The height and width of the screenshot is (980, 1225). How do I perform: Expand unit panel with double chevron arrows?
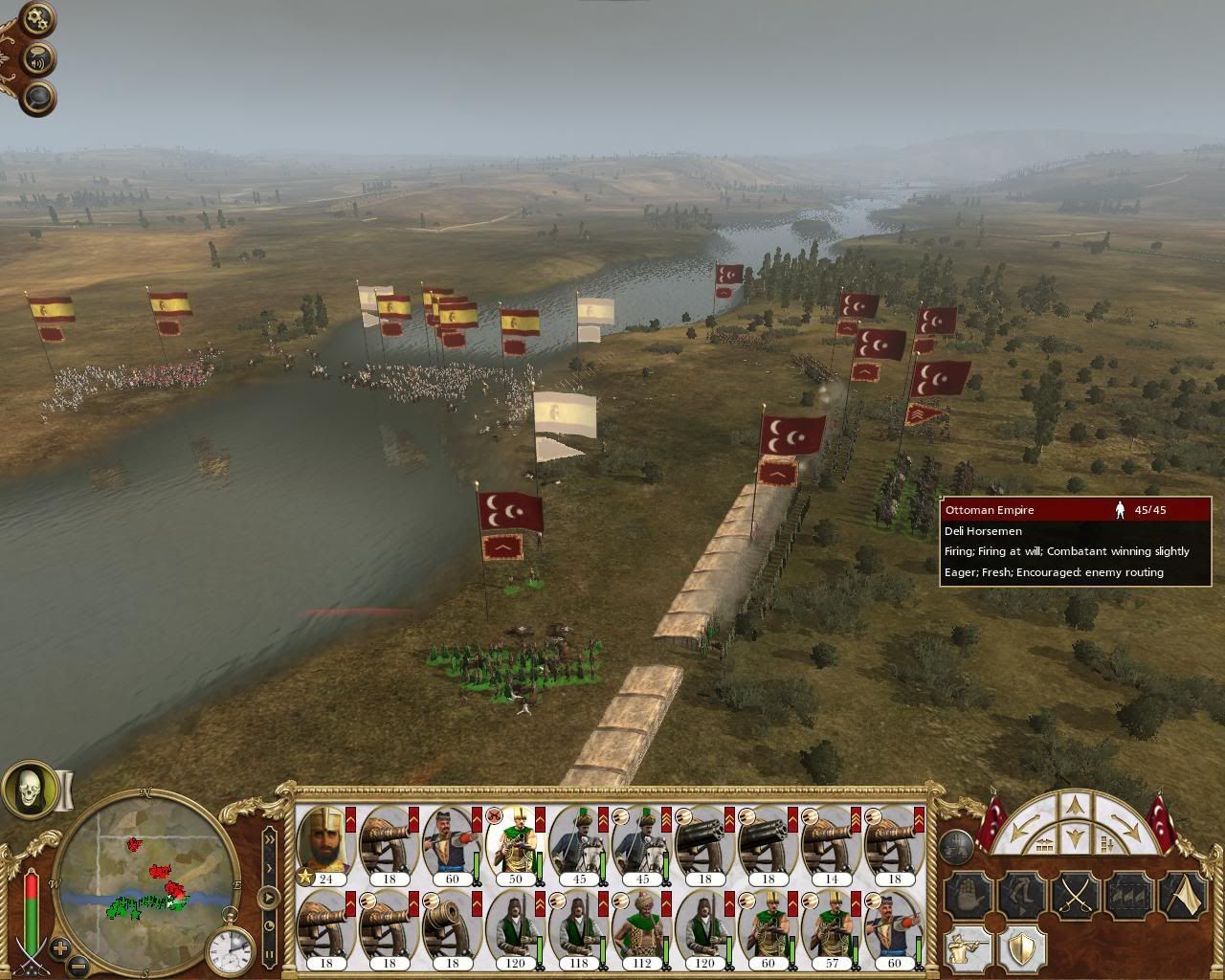[x=269, y=840]
